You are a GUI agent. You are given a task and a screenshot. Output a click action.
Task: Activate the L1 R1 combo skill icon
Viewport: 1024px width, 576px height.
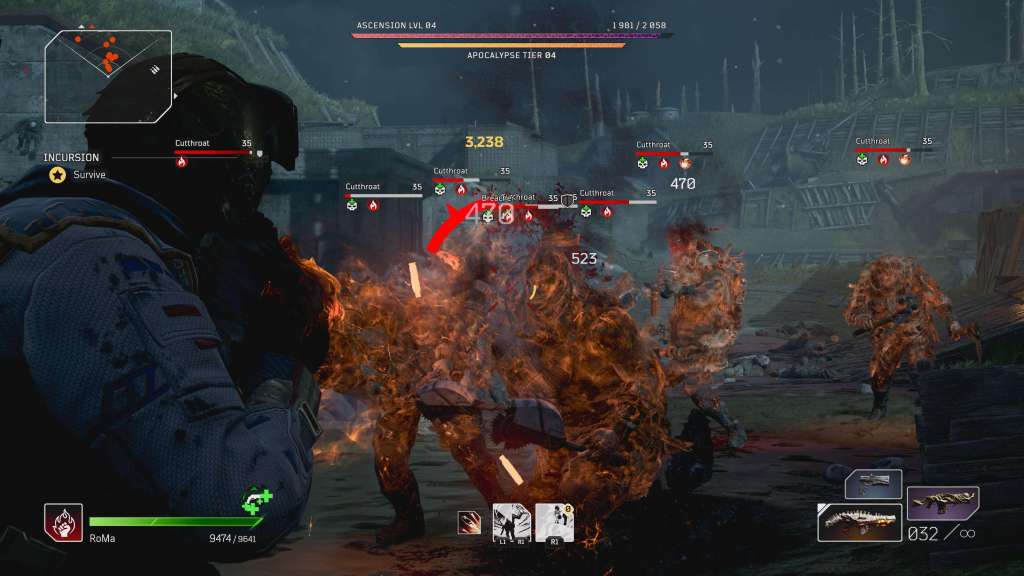511,522
